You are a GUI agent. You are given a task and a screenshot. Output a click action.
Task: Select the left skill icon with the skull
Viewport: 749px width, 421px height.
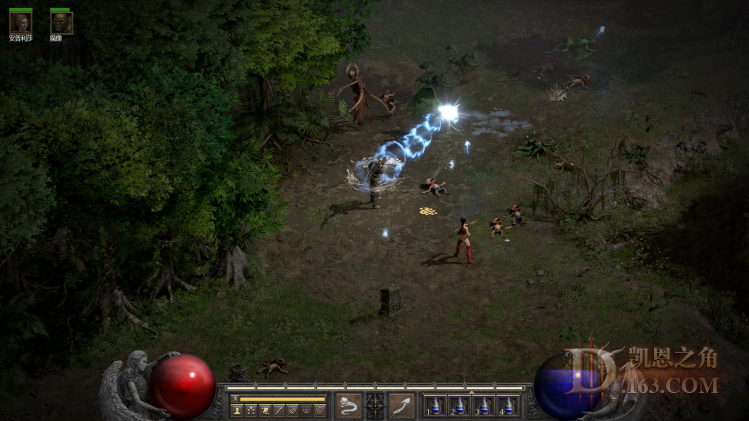click(348, 405)
